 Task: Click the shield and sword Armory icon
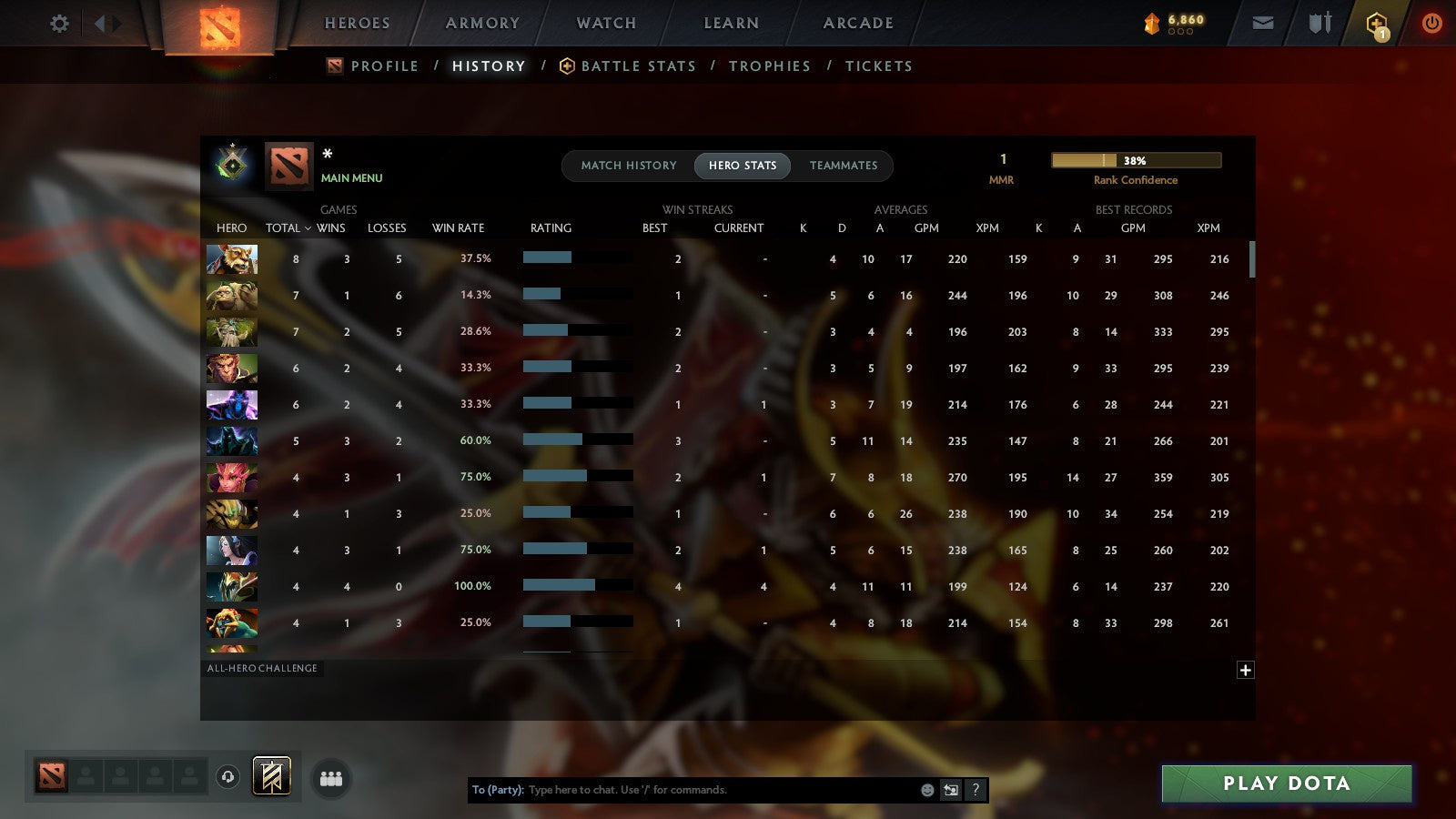click(1319, 23)
